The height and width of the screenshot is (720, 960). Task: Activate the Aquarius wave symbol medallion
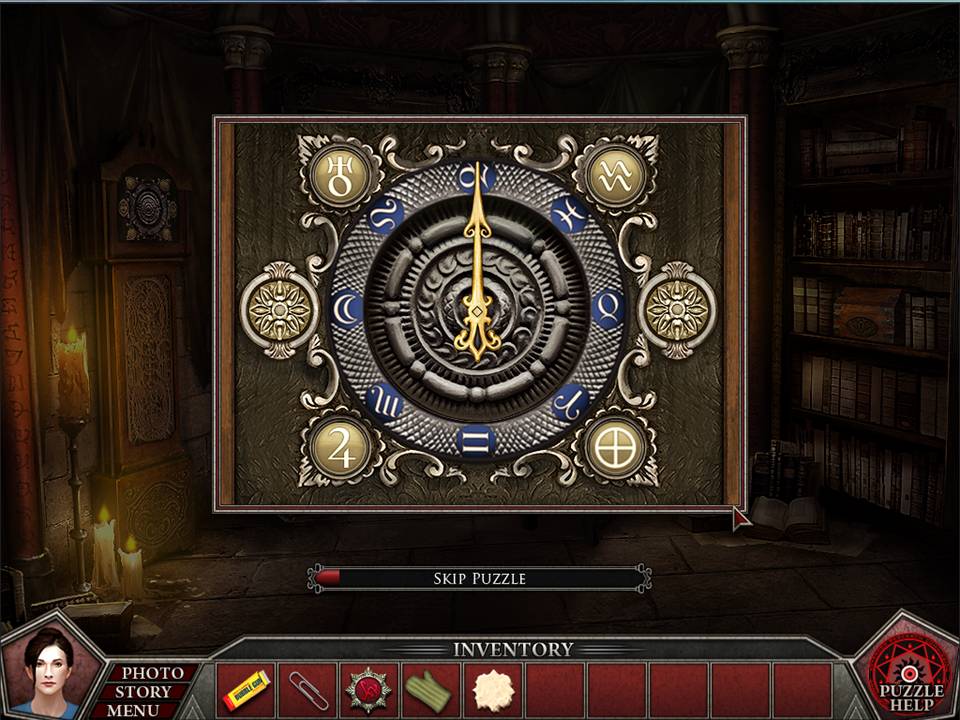(614, 176)
